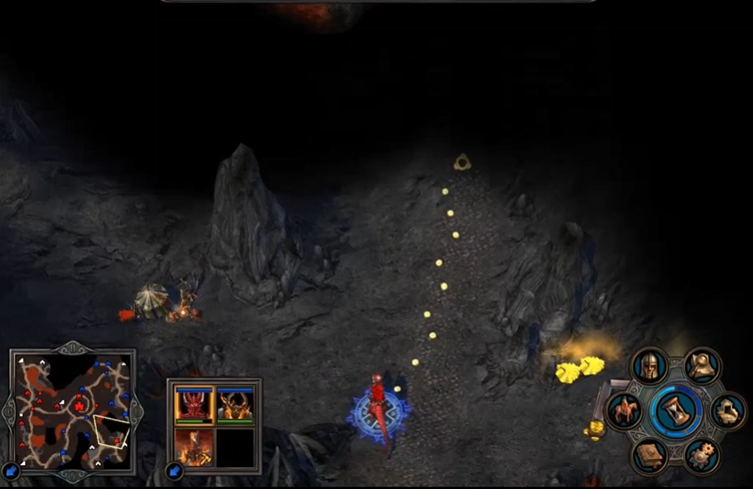Open the spellbook button

tap(649, 455)
